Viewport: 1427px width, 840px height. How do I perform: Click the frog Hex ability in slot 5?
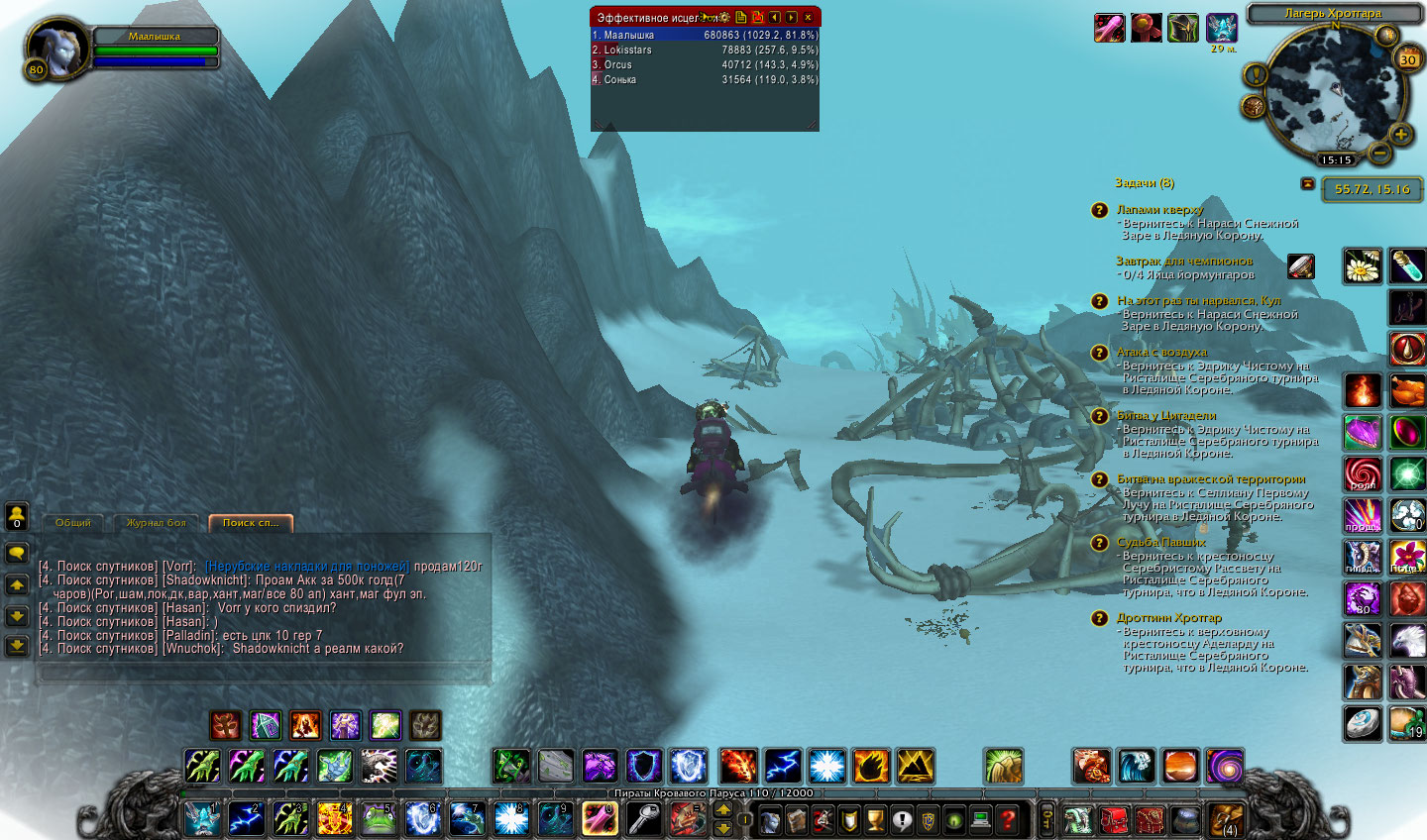tap(378, 818)
